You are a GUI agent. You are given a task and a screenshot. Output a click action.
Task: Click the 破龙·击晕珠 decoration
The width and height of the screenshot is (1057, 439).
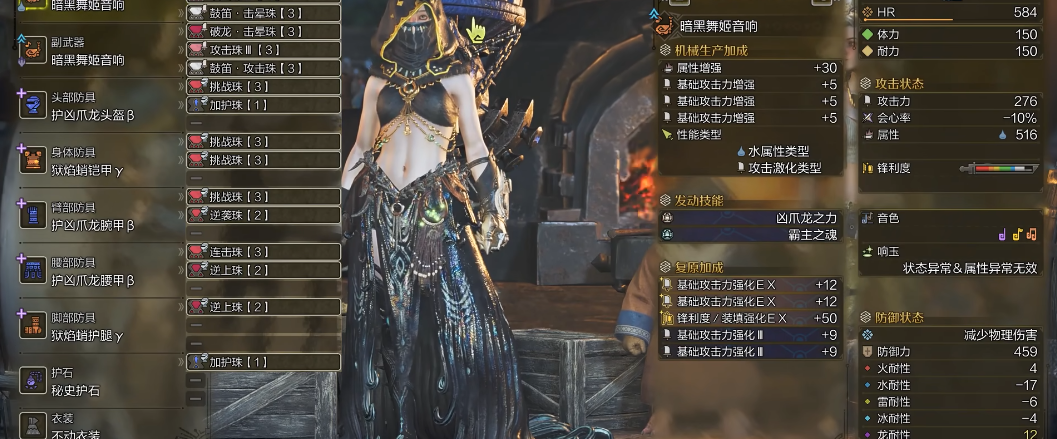(x=264, y=31)
